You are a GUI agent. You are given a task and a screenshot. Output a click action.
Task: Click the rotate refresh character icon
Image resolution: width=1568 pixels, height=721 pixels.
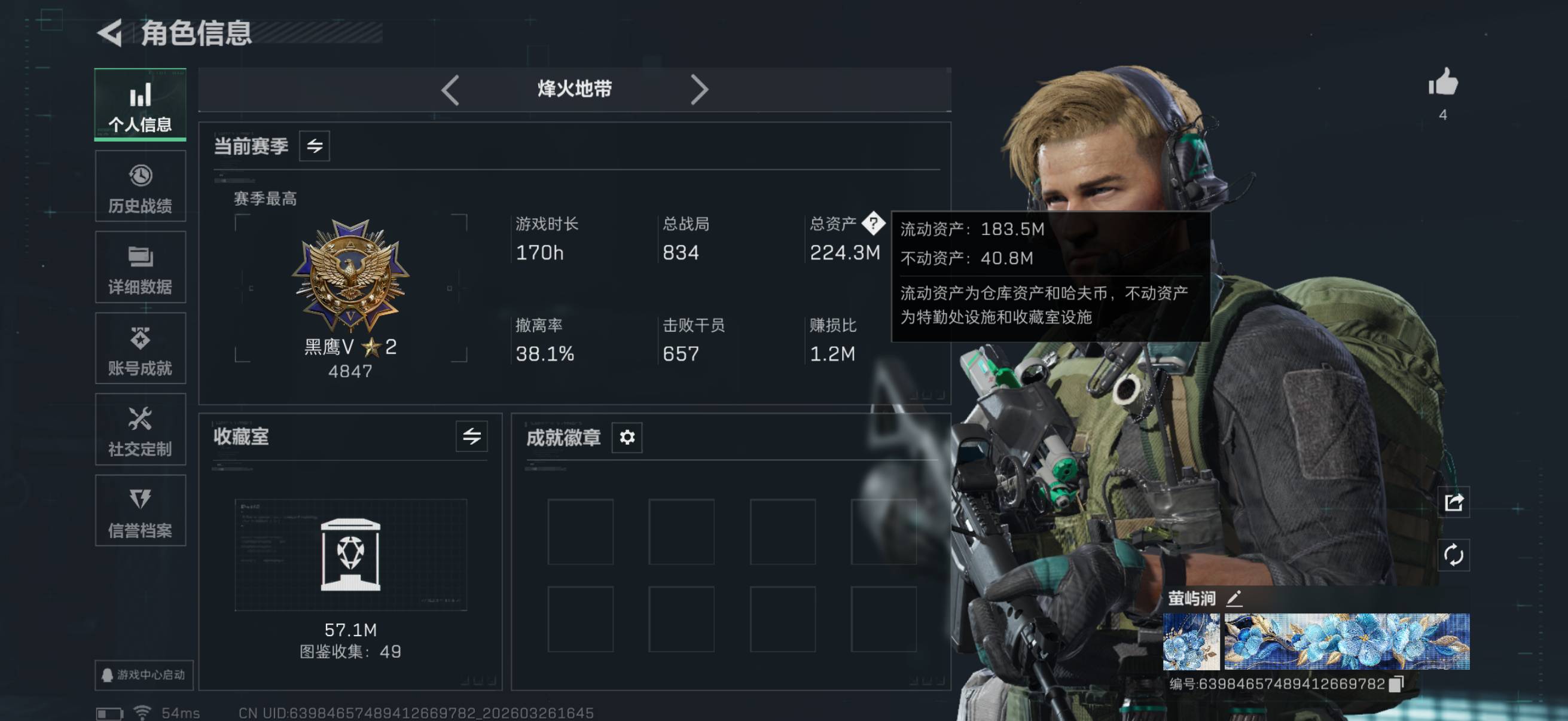click(1454, 555)
